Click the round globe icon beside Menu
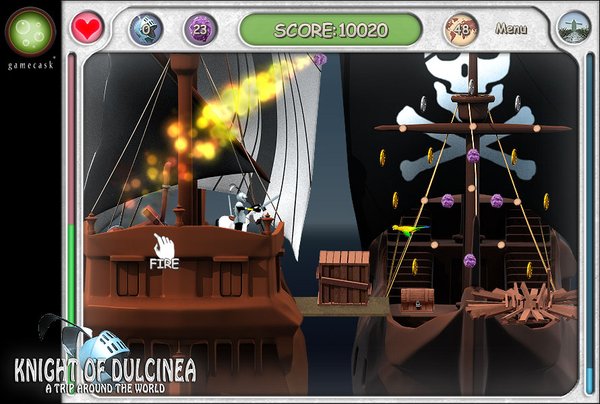This screenshot has width=600, height=404. click(573, 28)
